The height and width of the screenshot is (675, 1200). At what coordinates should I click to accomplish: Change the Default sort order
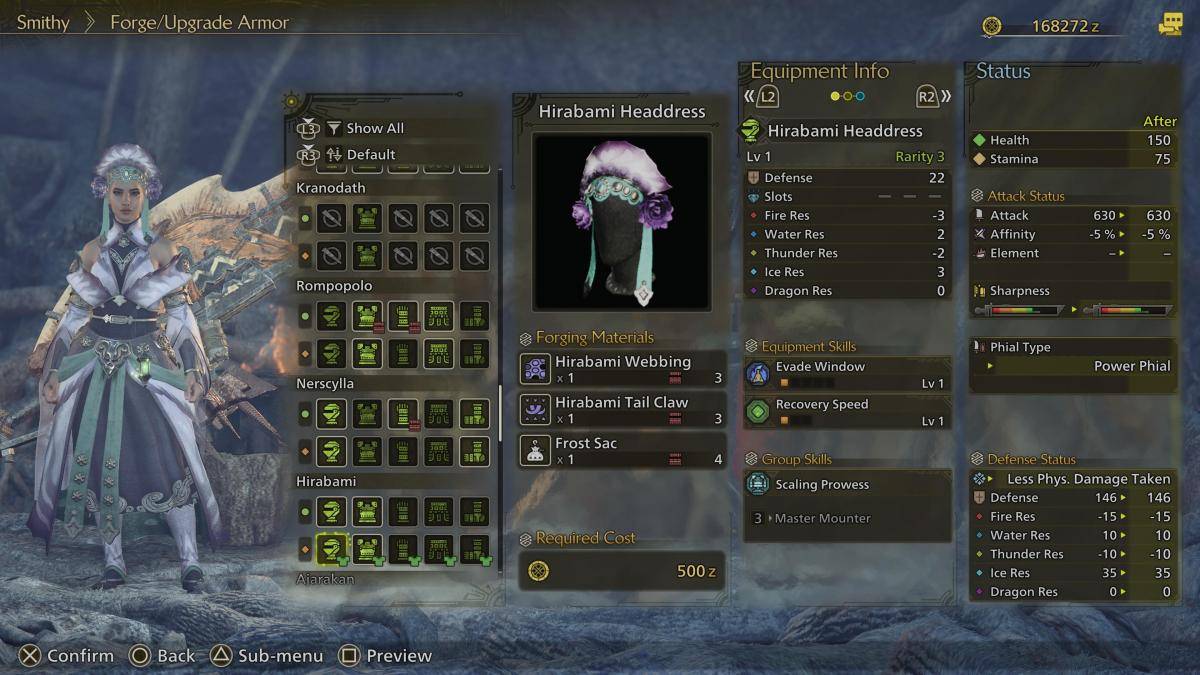coord(370,154)
